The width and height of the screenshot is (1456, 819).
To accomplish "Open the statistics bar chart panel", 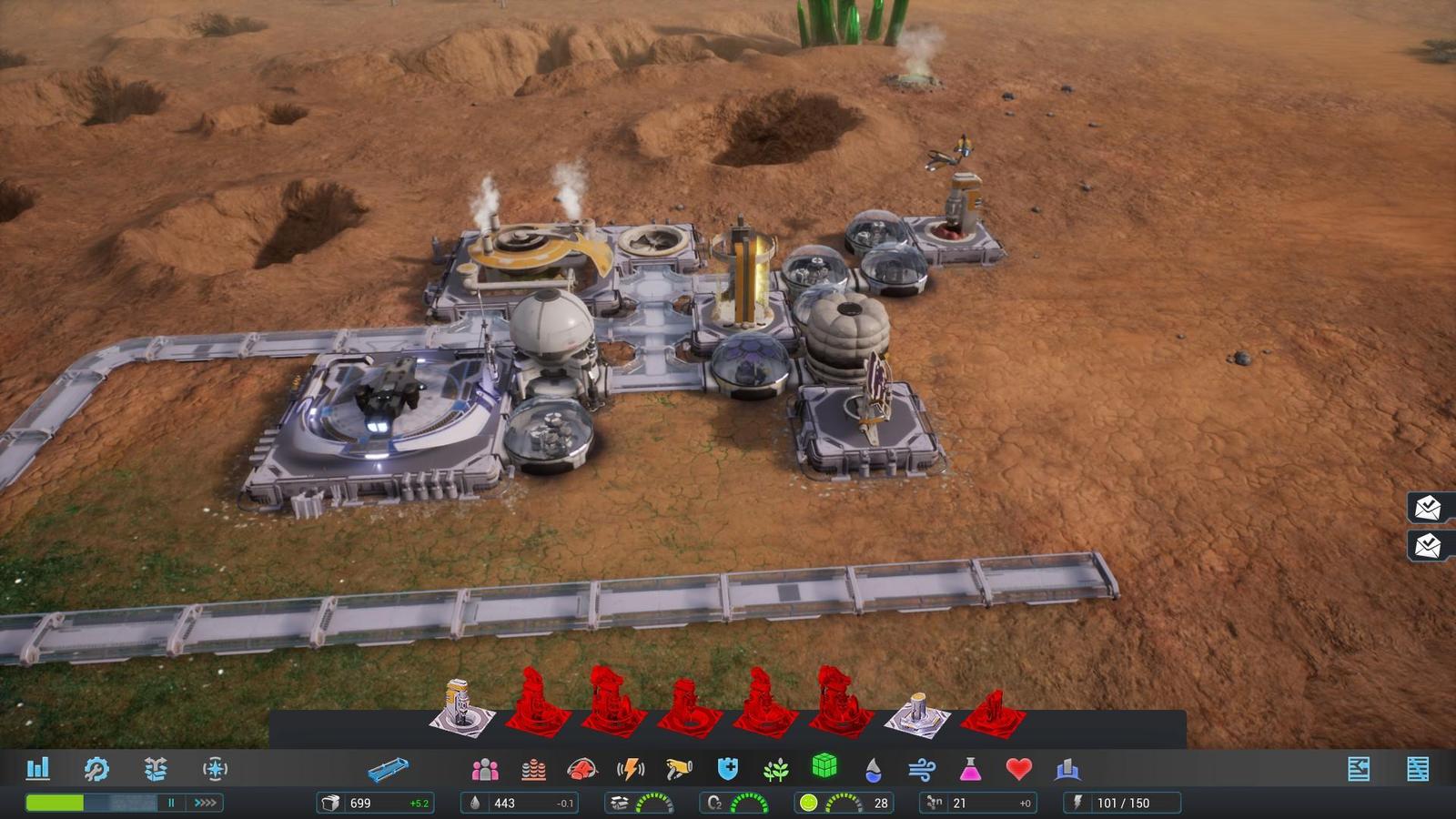I will click(x=37, y=769).
